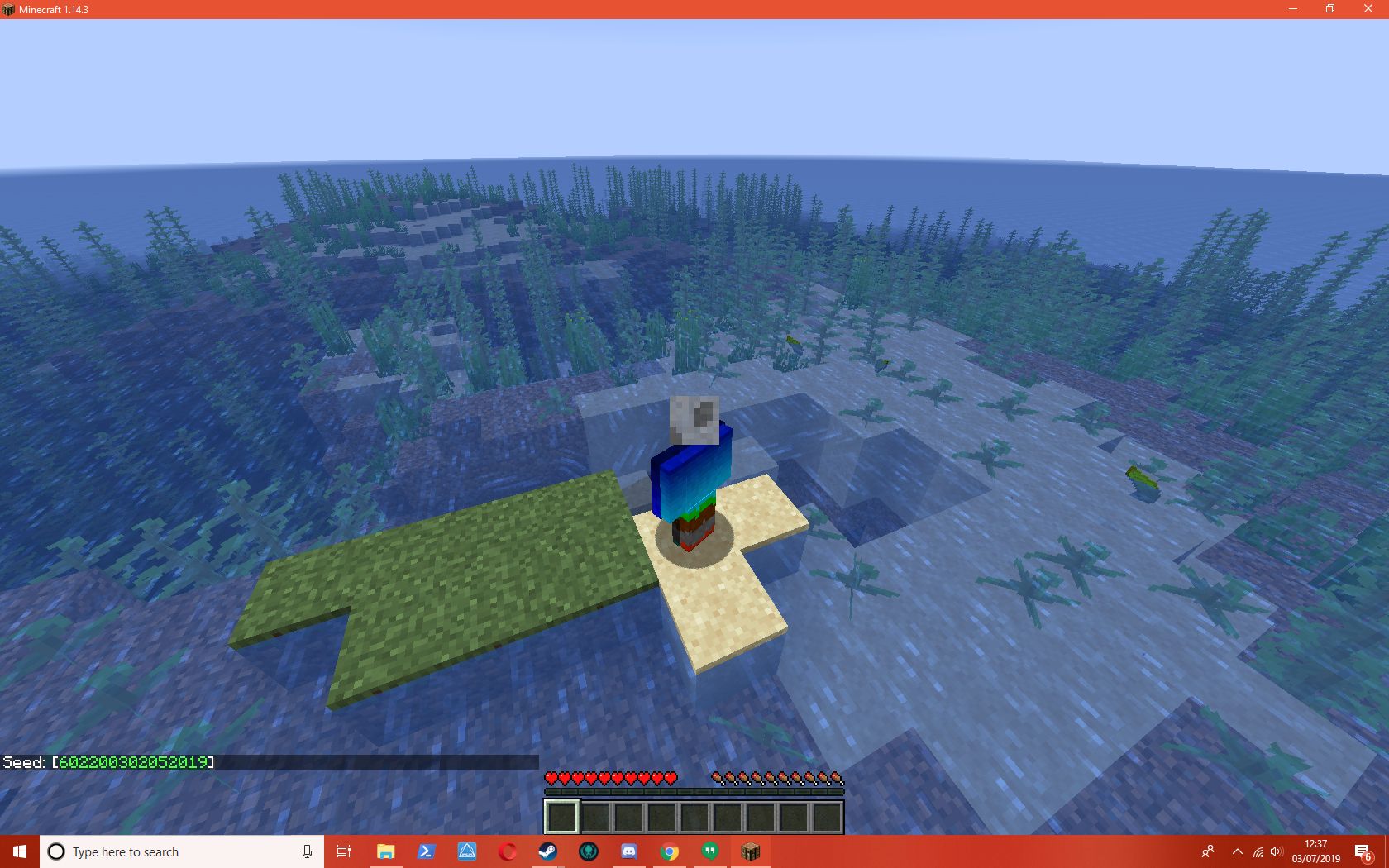Open File Explorer

click(385, 851)
